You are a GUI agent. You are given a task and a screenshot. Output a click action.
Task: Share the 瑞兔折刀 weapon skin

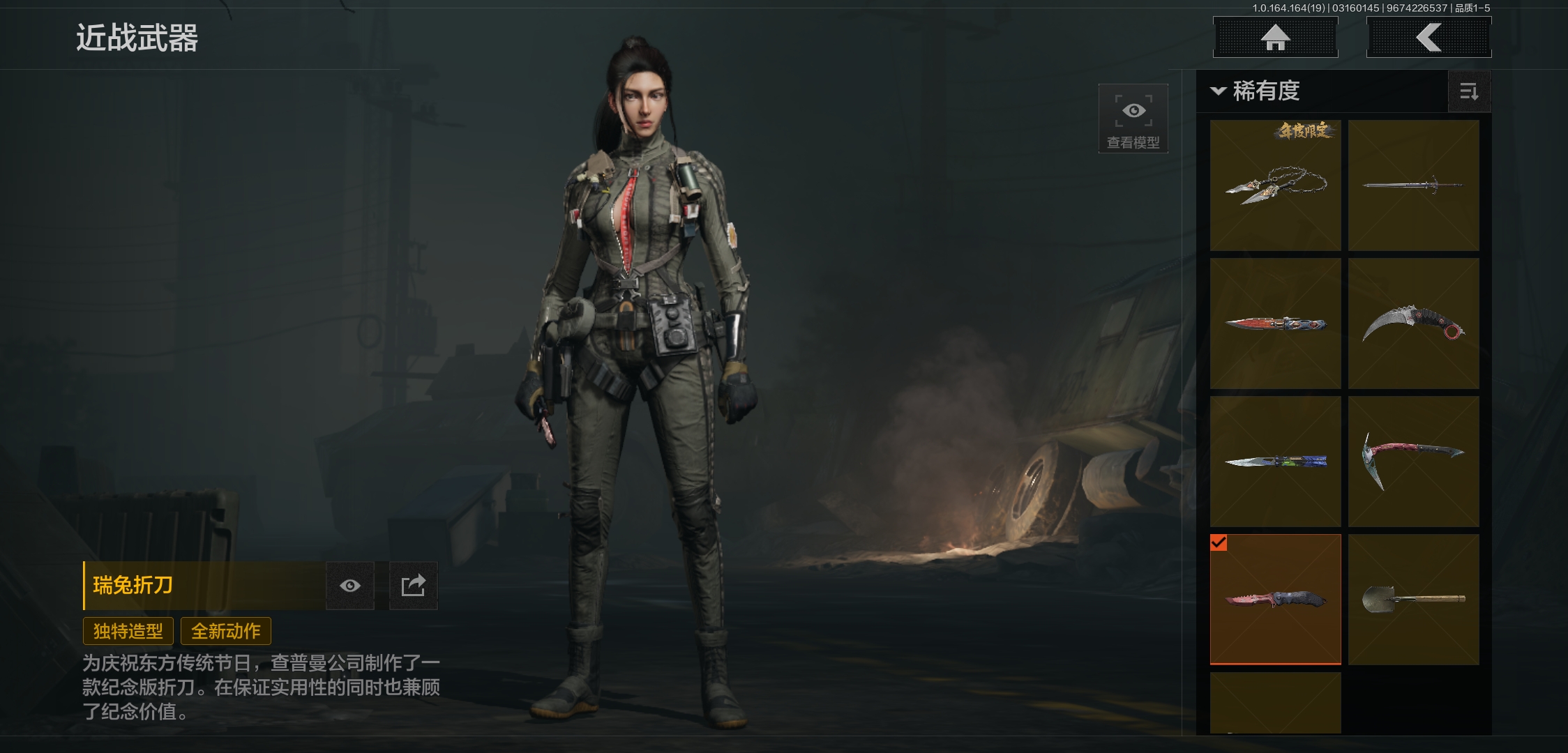[413, 586]
